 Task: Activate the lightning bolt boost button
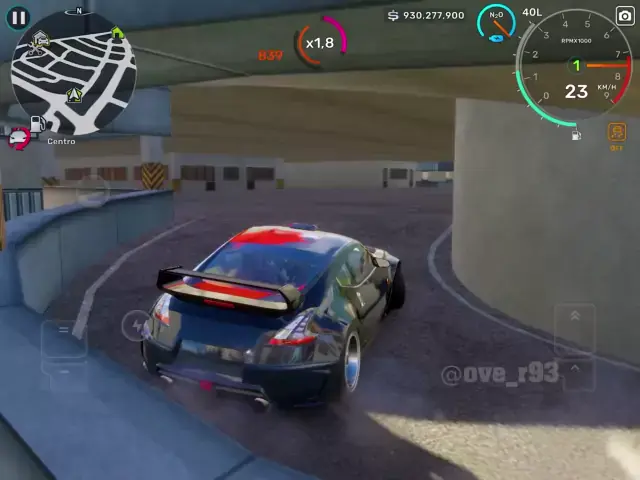[x=135, y=324]
